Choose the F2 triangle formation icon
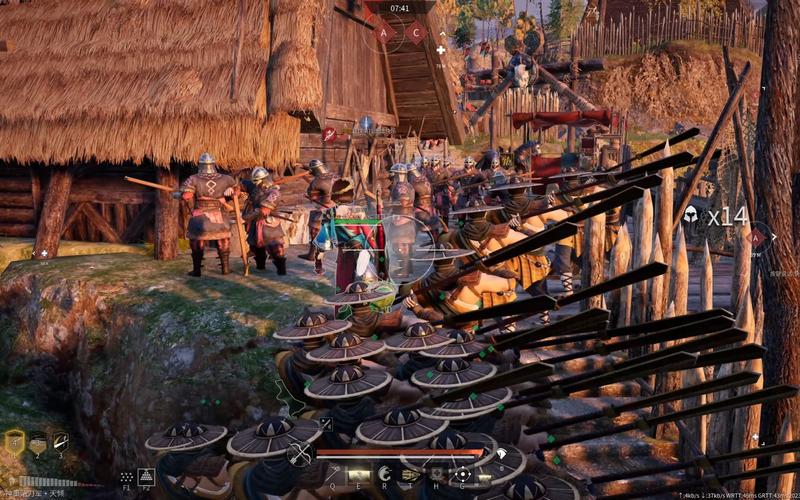 pyautogui.click(x=146, y=477)
